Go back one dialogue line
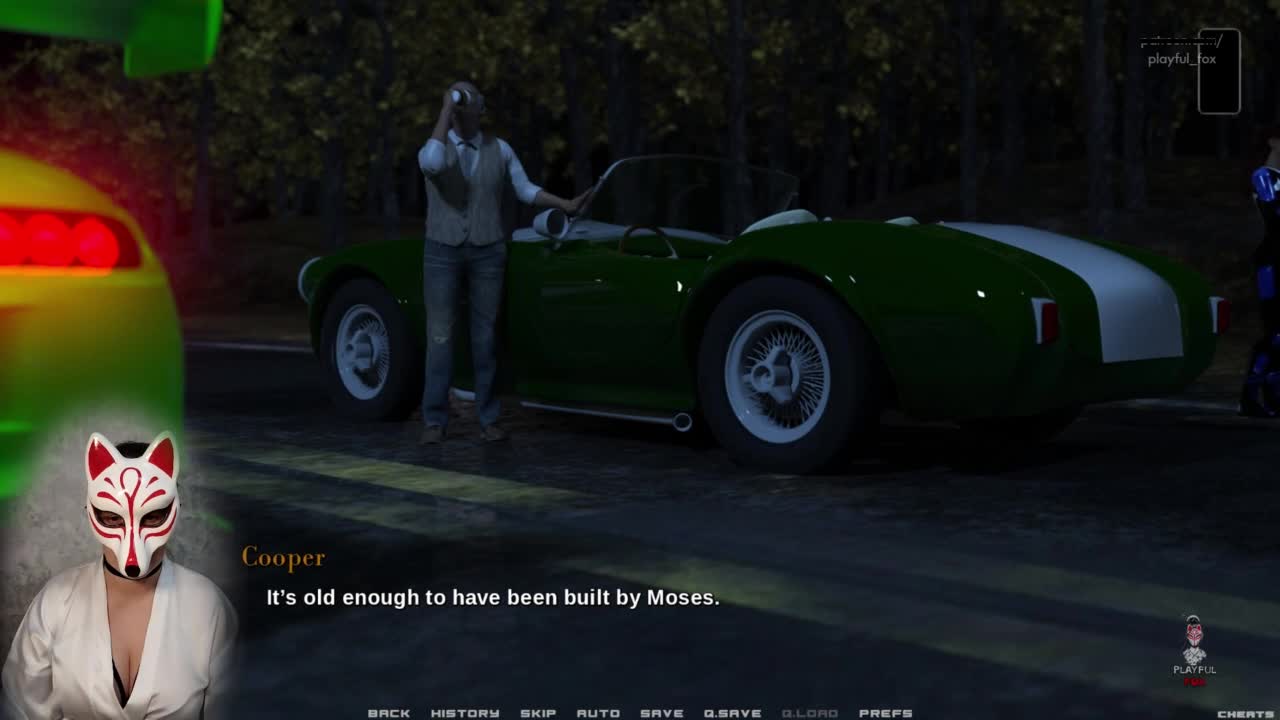Viewport: 1280px width, 720px height. click(389, 713)
